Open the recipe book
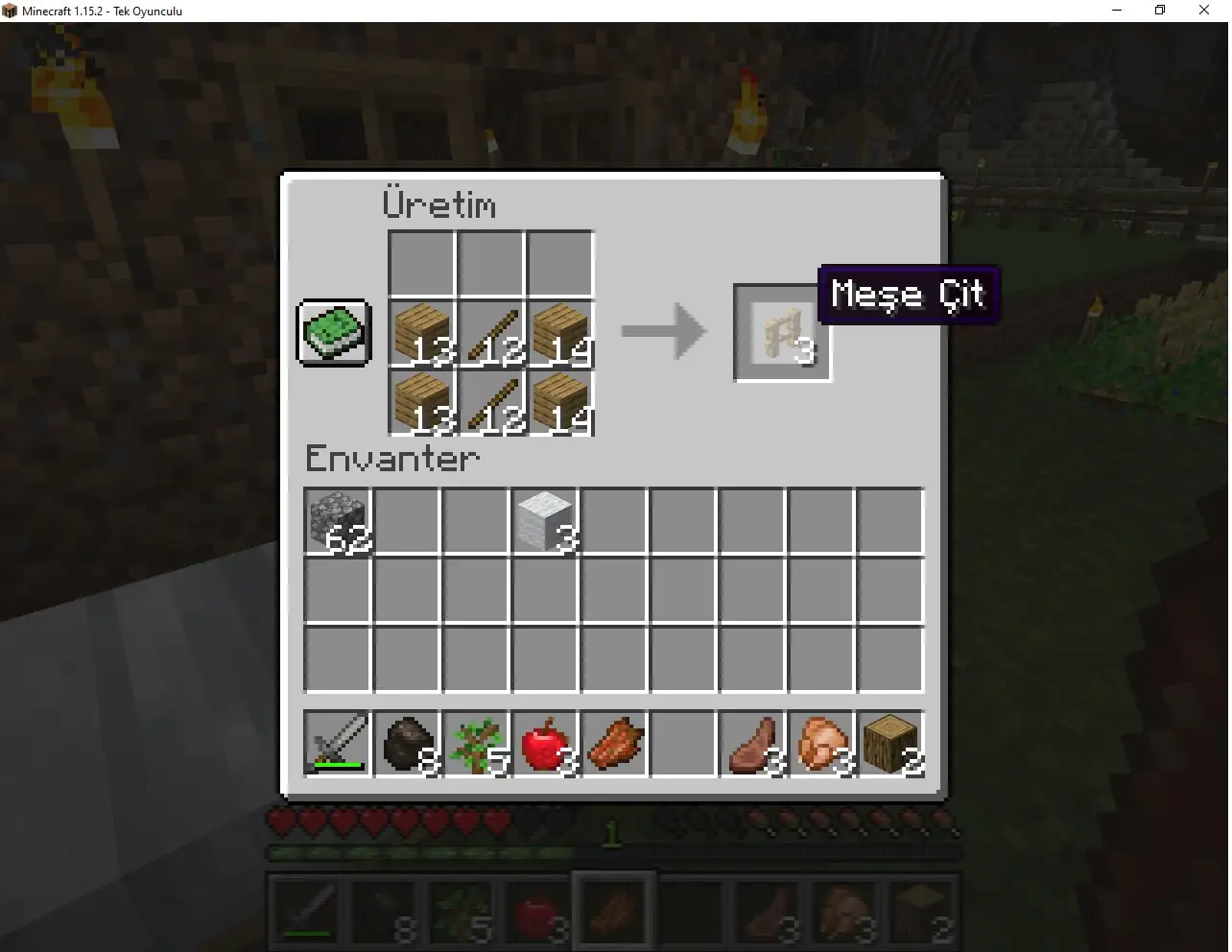Image resolution: width=1232 pixels, height=952 pixels. (x=333, y=333)
